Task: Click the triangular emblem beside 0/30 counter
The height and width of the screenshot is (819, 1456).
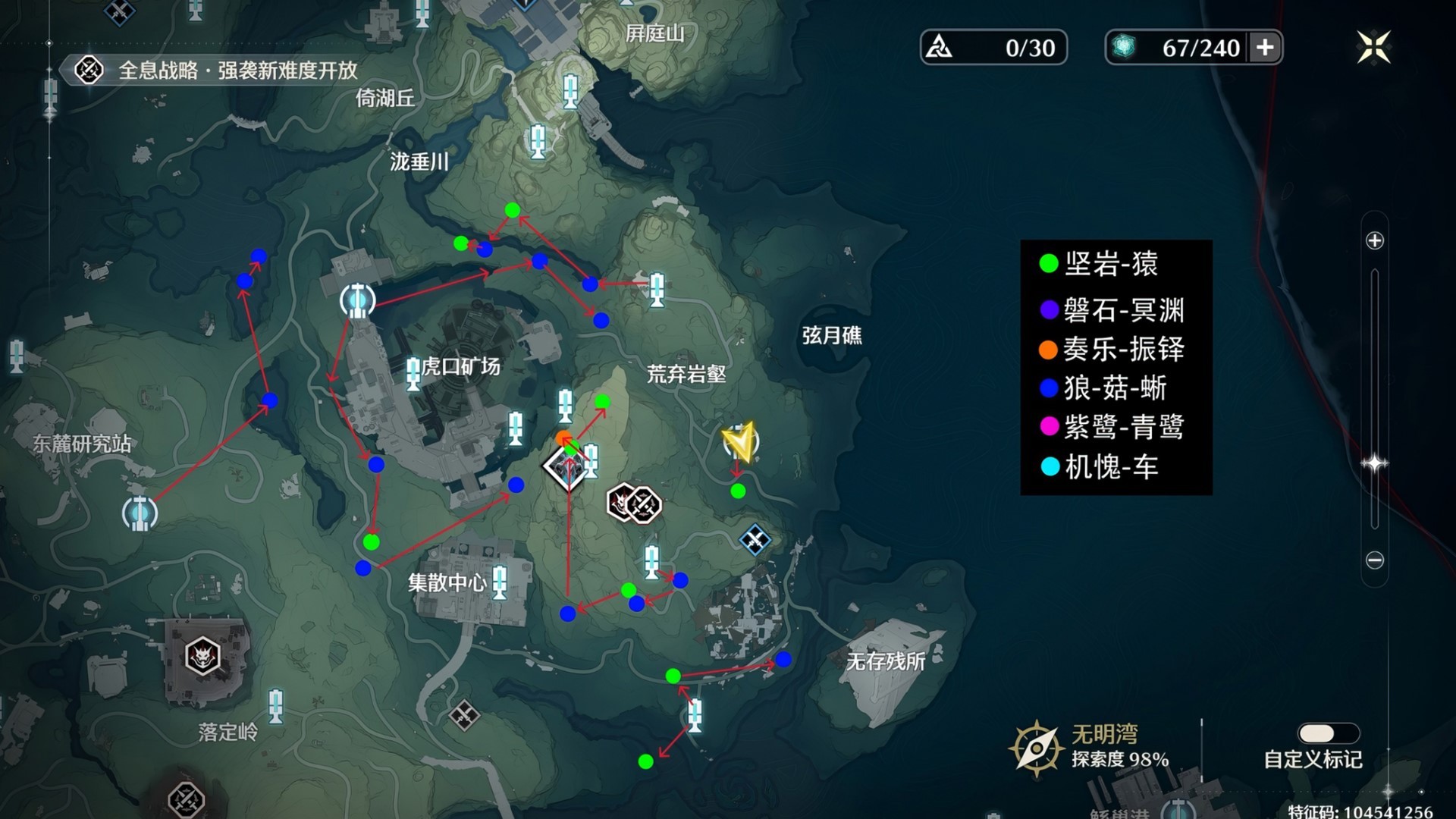Action: point(940,47)
